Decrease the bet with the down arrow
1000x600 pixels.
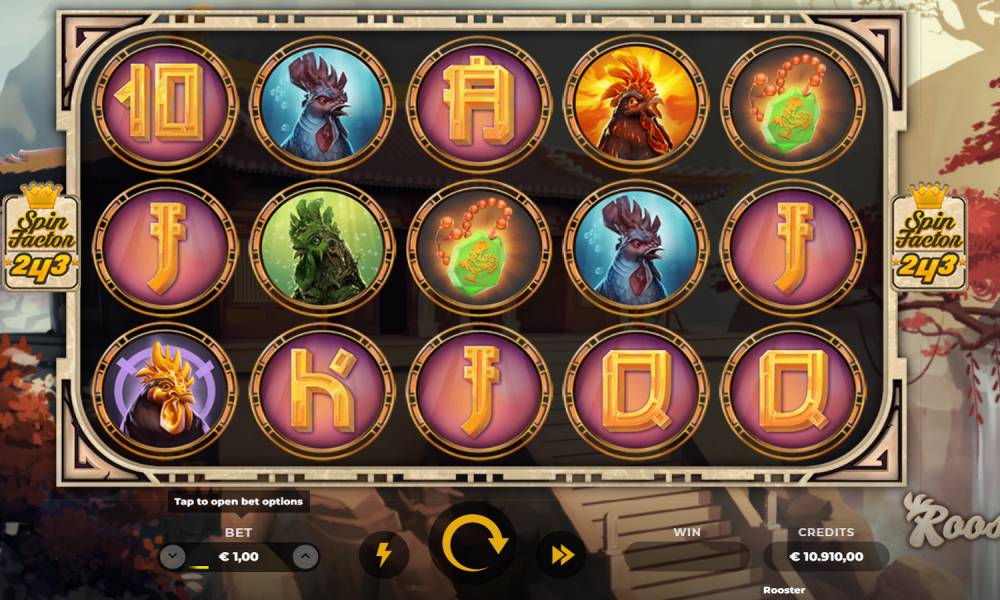(x=173, y=557)
